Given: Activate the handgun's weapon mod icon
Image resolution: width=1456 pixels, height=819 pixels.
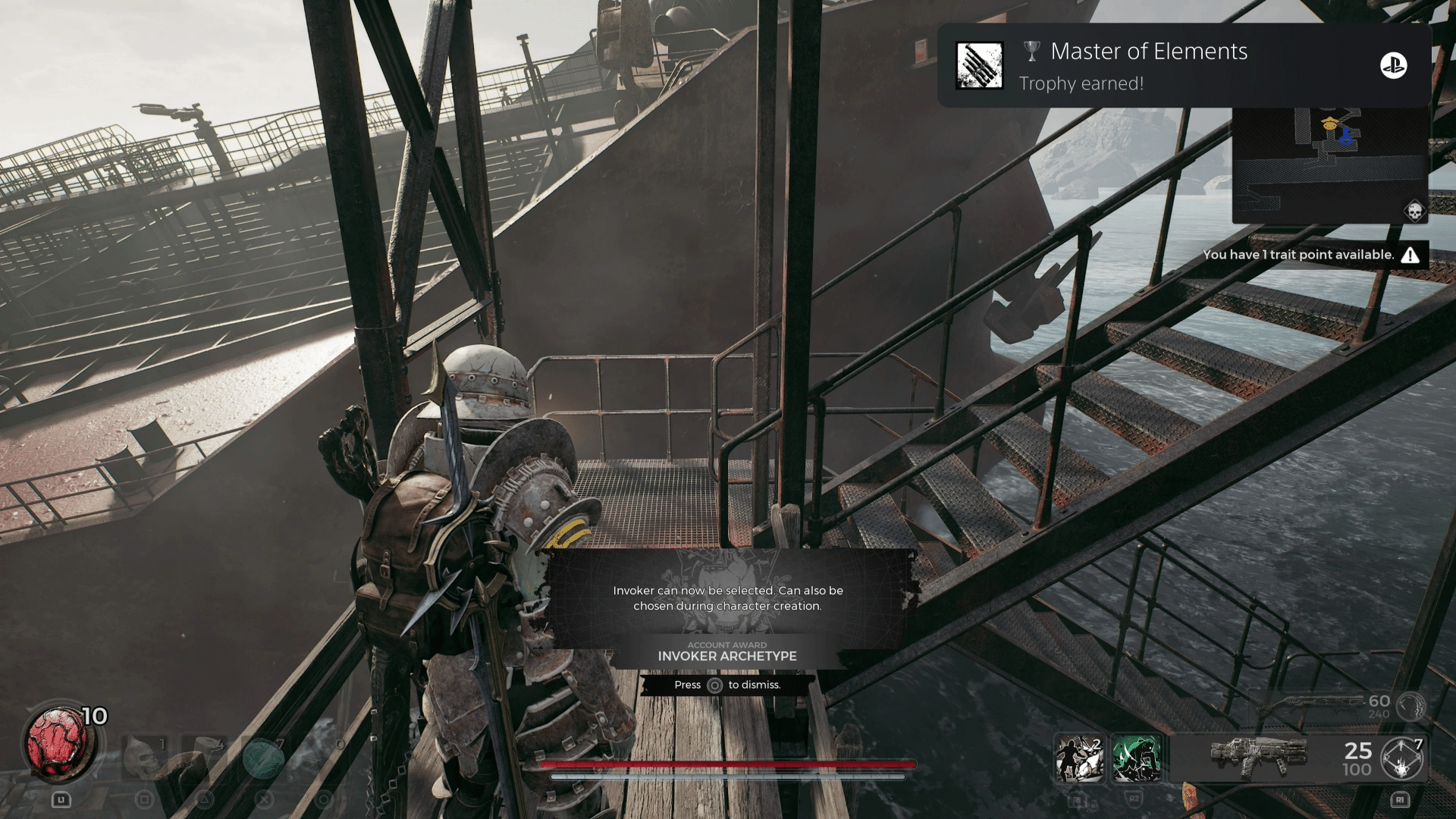Looking at the screenshot, I should (x=1401, y=758).
